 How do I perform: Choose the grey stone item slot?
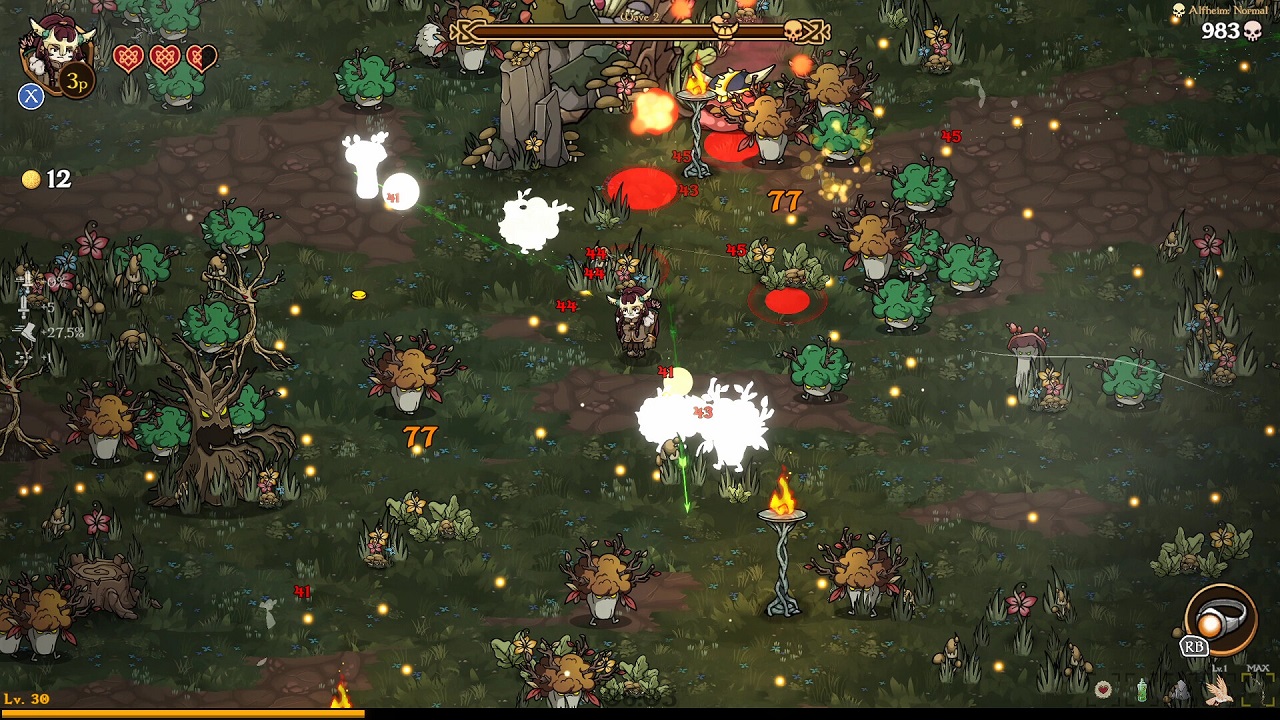pos(1181,690)
